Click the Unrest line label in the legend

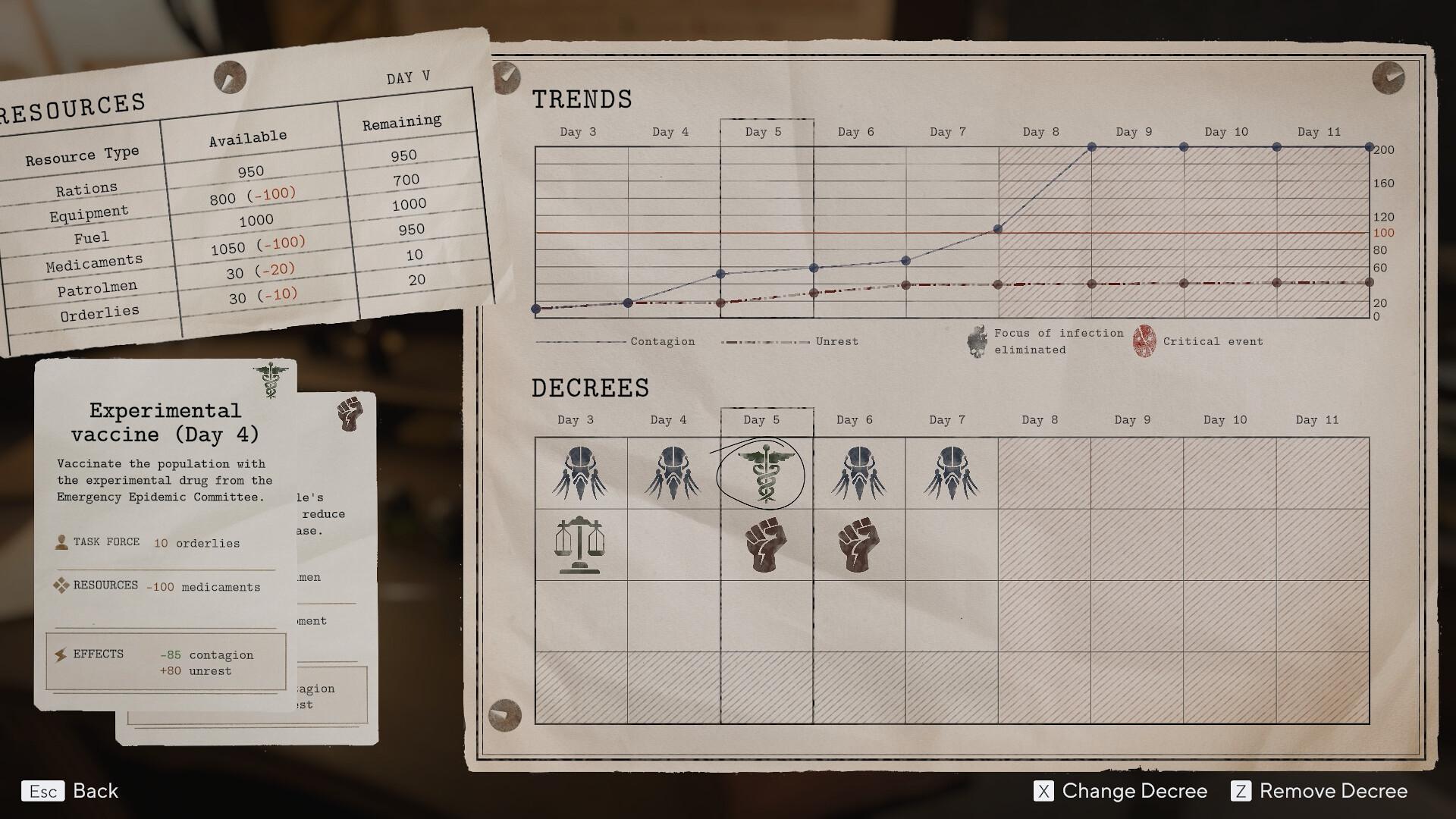(x=836, y=341)
